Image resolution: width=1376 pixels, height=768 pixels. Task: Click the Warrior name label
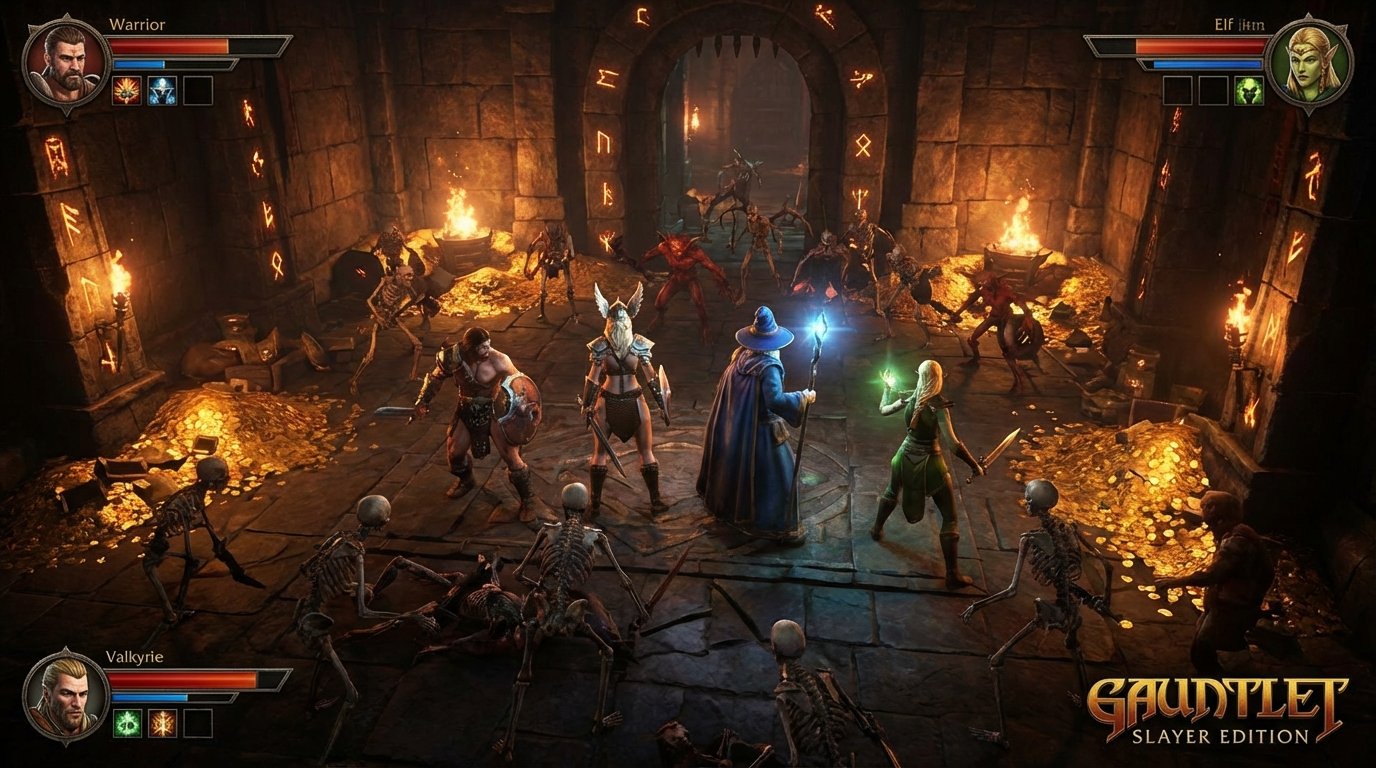click(x=137, y=24)
